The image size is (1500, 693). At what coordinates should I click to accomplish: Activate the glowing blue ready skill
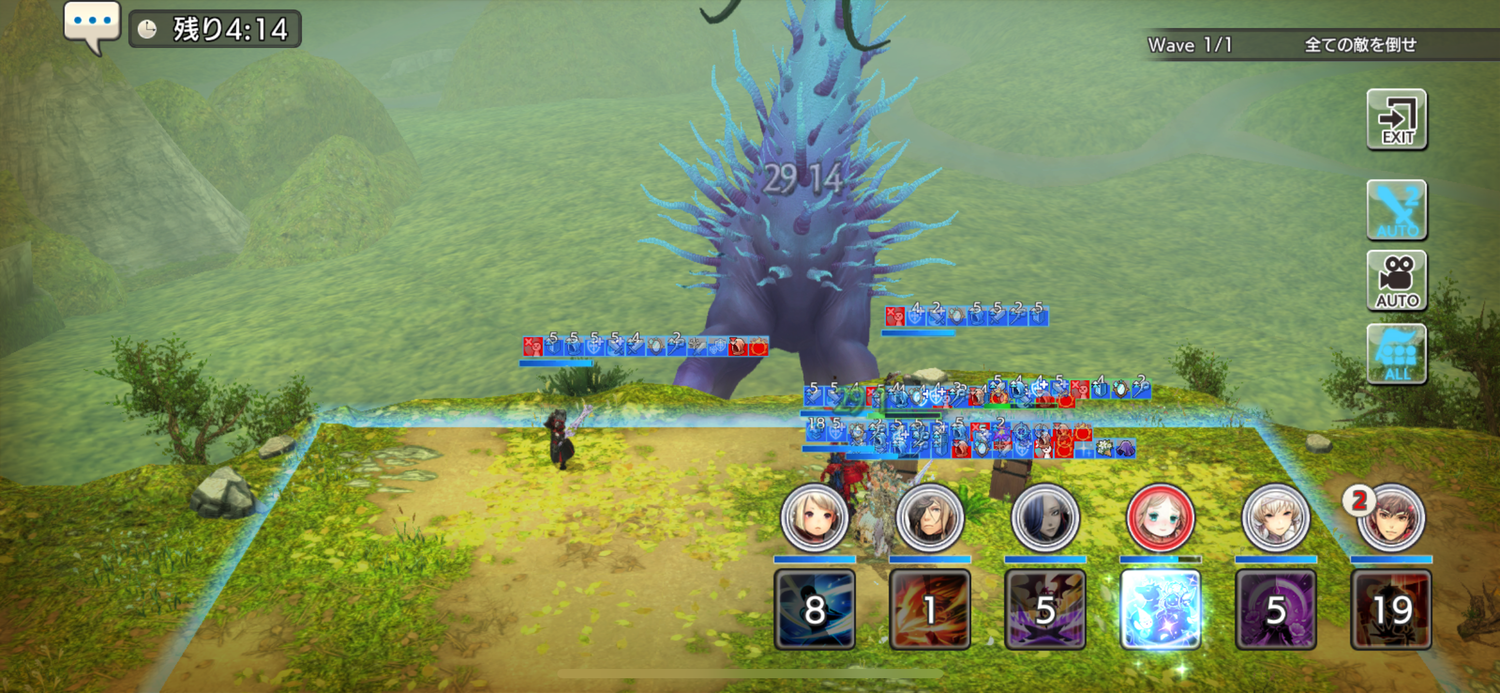click(1160, 609)
